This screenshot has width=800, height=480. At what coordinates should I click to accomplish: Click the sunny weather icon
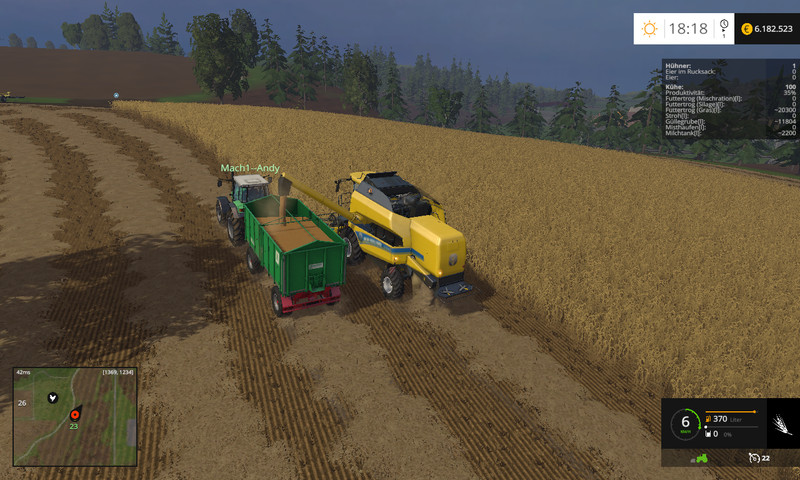pyautogui.click(x=650, y=29)
